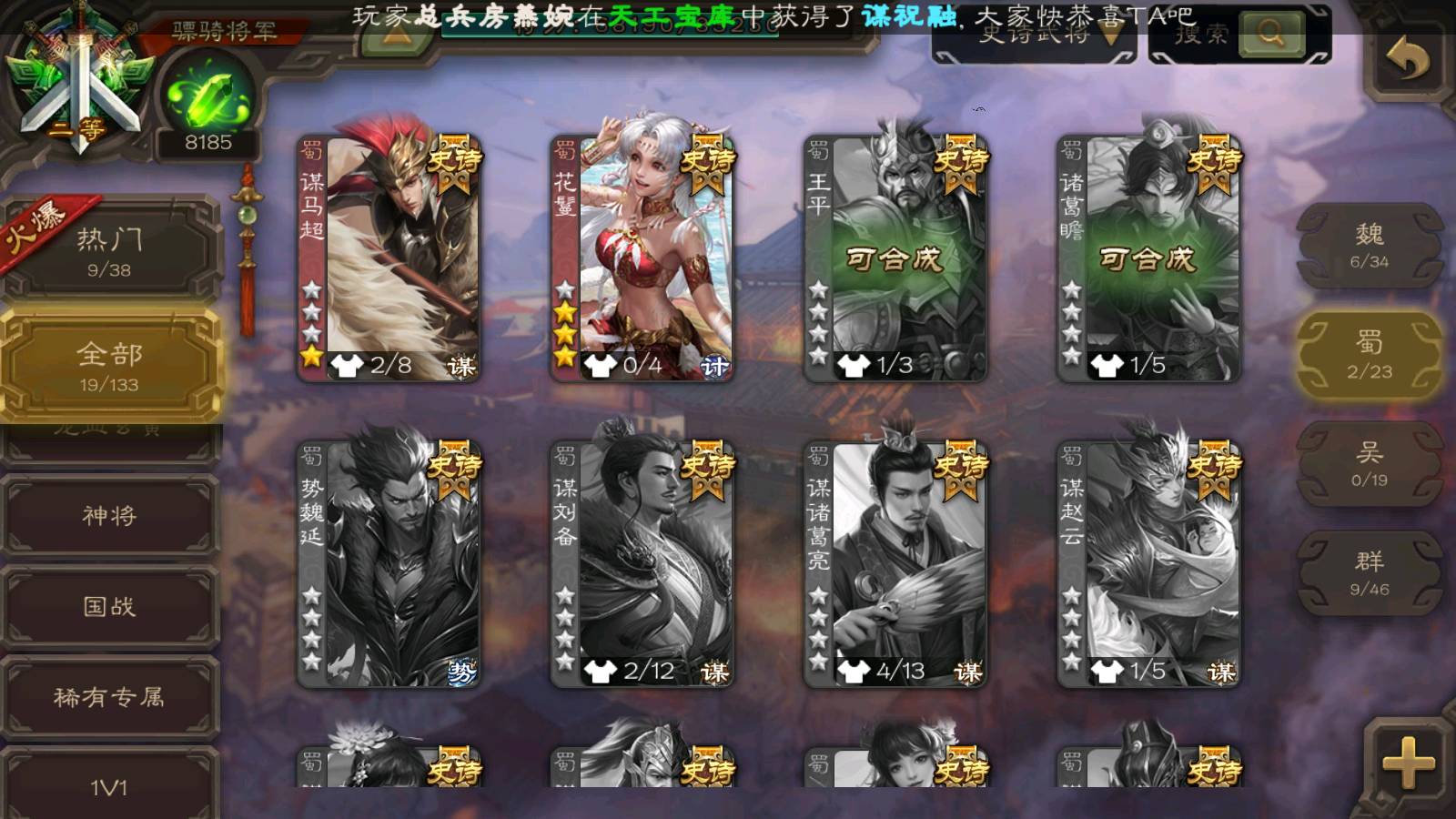Filter heroes by 魏 faction
The image size is (1456, 819).
point(1369,246)
